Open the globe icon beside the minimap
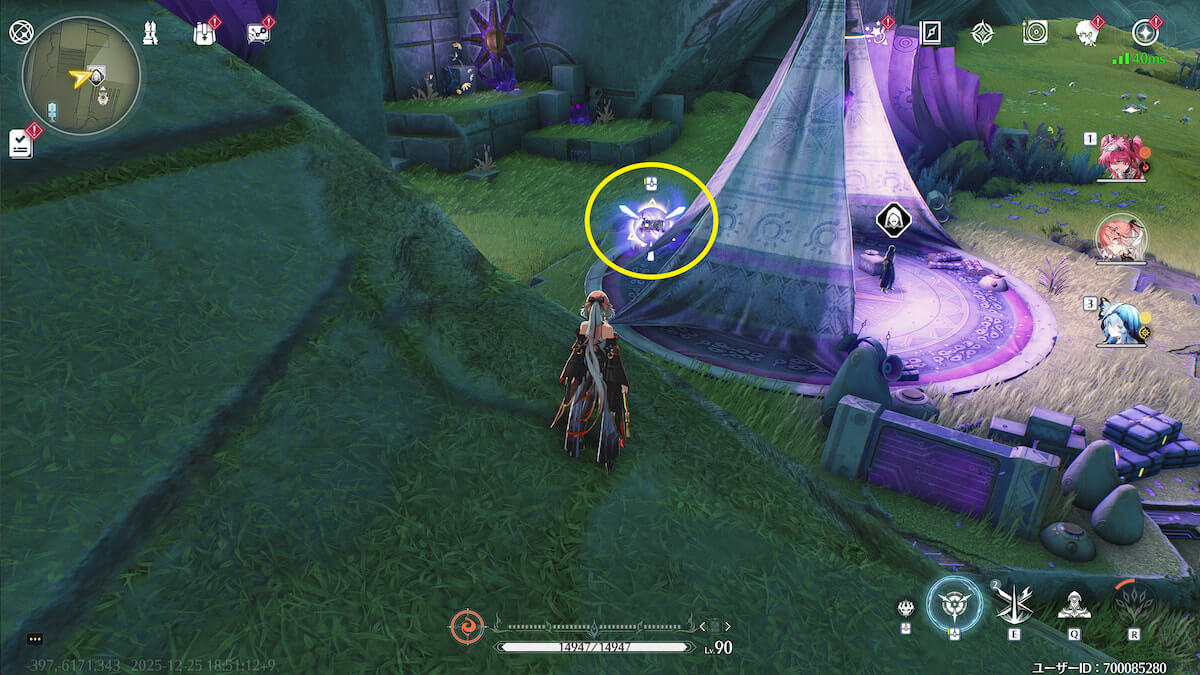 (21, 31)
